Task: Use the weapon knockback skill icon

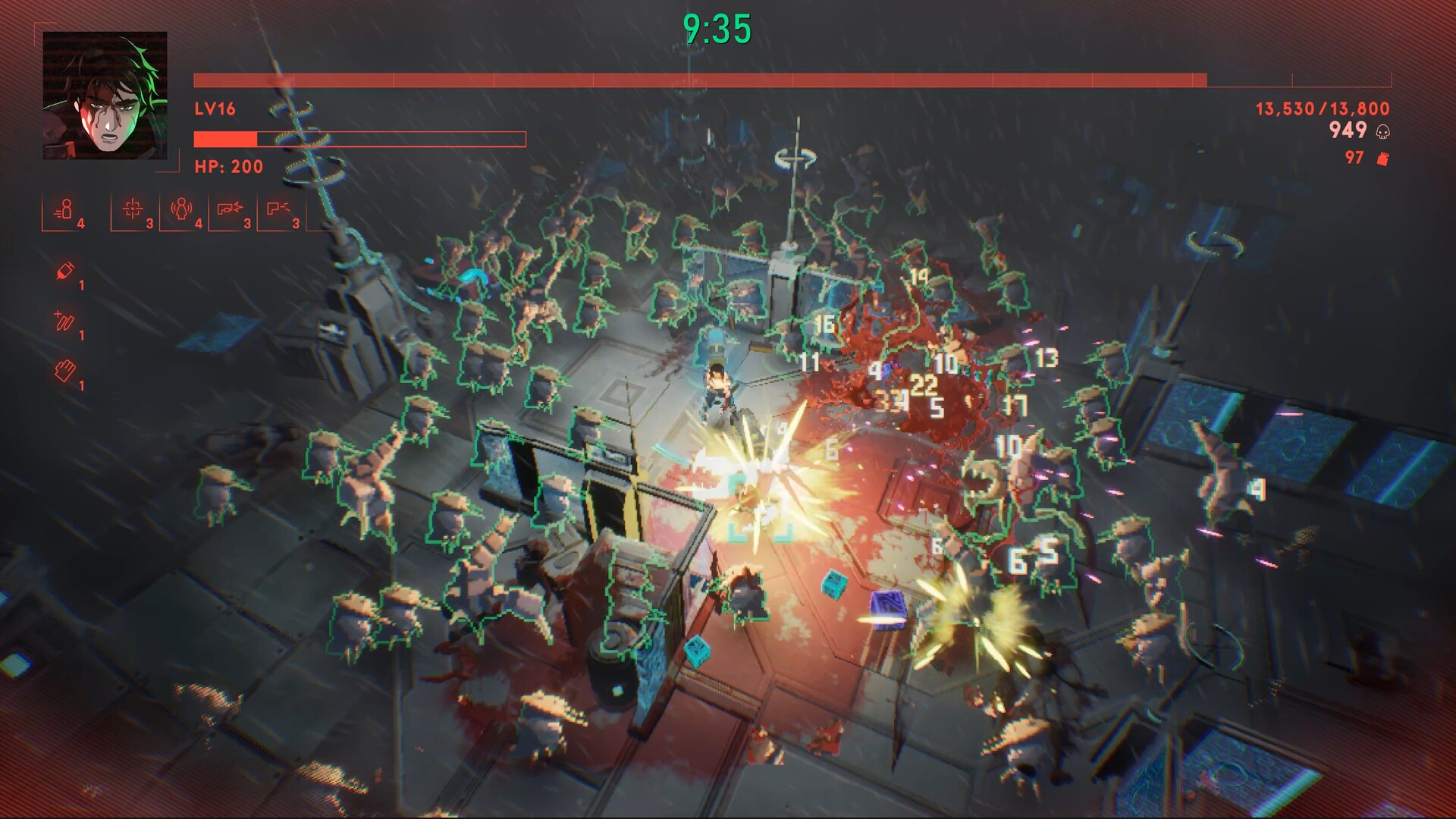Action: click(229, 207)
